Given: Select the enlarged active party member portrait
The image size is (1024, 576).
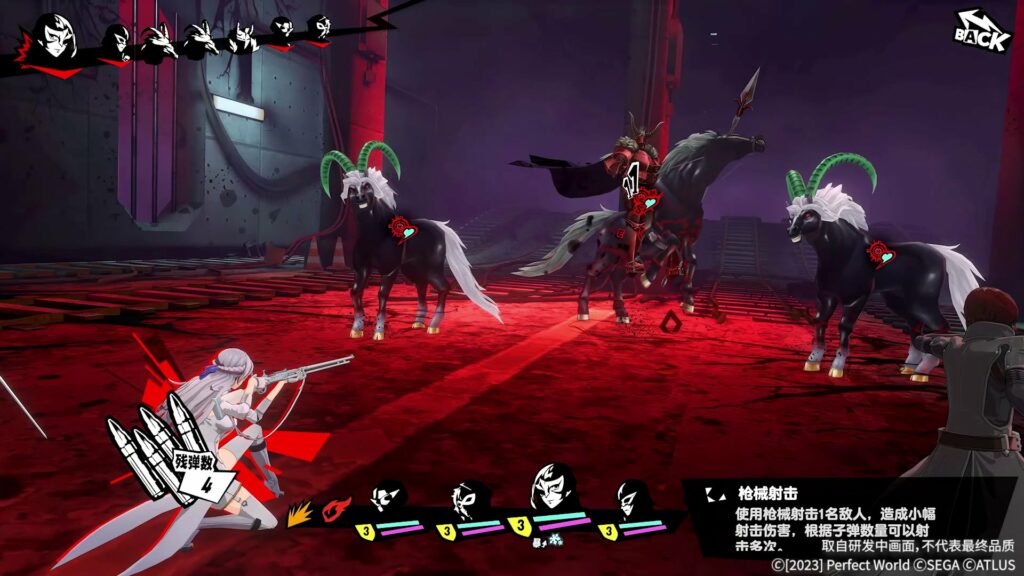Looking at the screenshot, I should pos(551,488).
